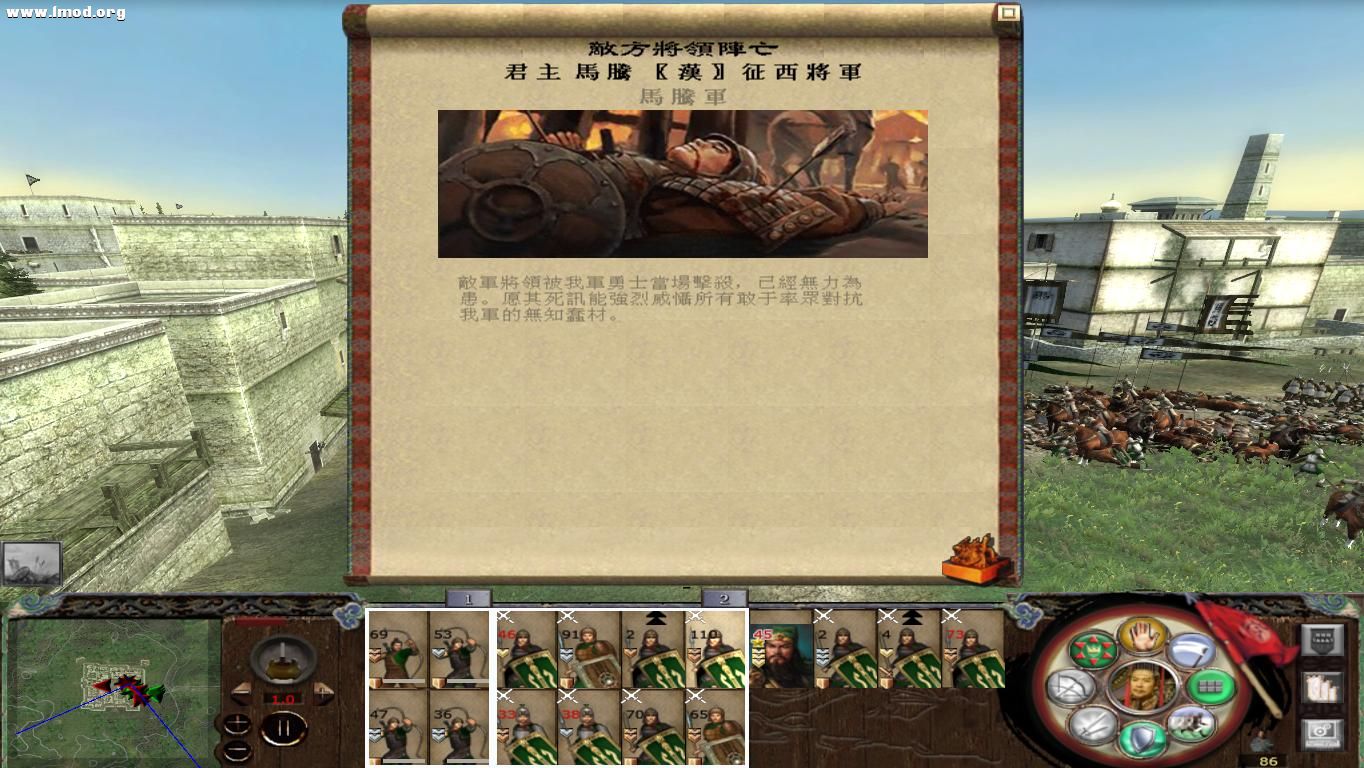Image resolution: width=1364 pixels, height=768 pixels.
Task: Click the green faction crest order icon
Action: (x=1093, y=651)
